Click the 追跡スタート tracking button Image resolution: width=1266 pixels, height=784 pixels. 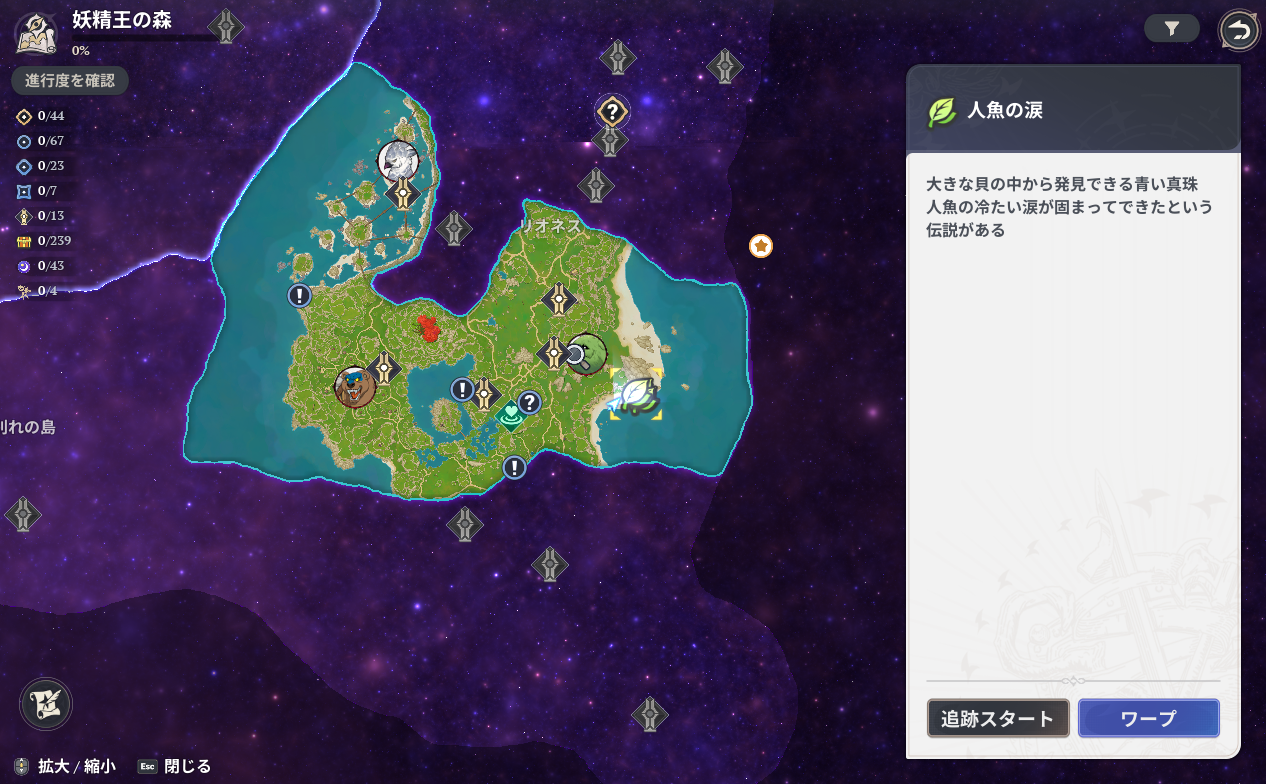click(x=998, y=718)
